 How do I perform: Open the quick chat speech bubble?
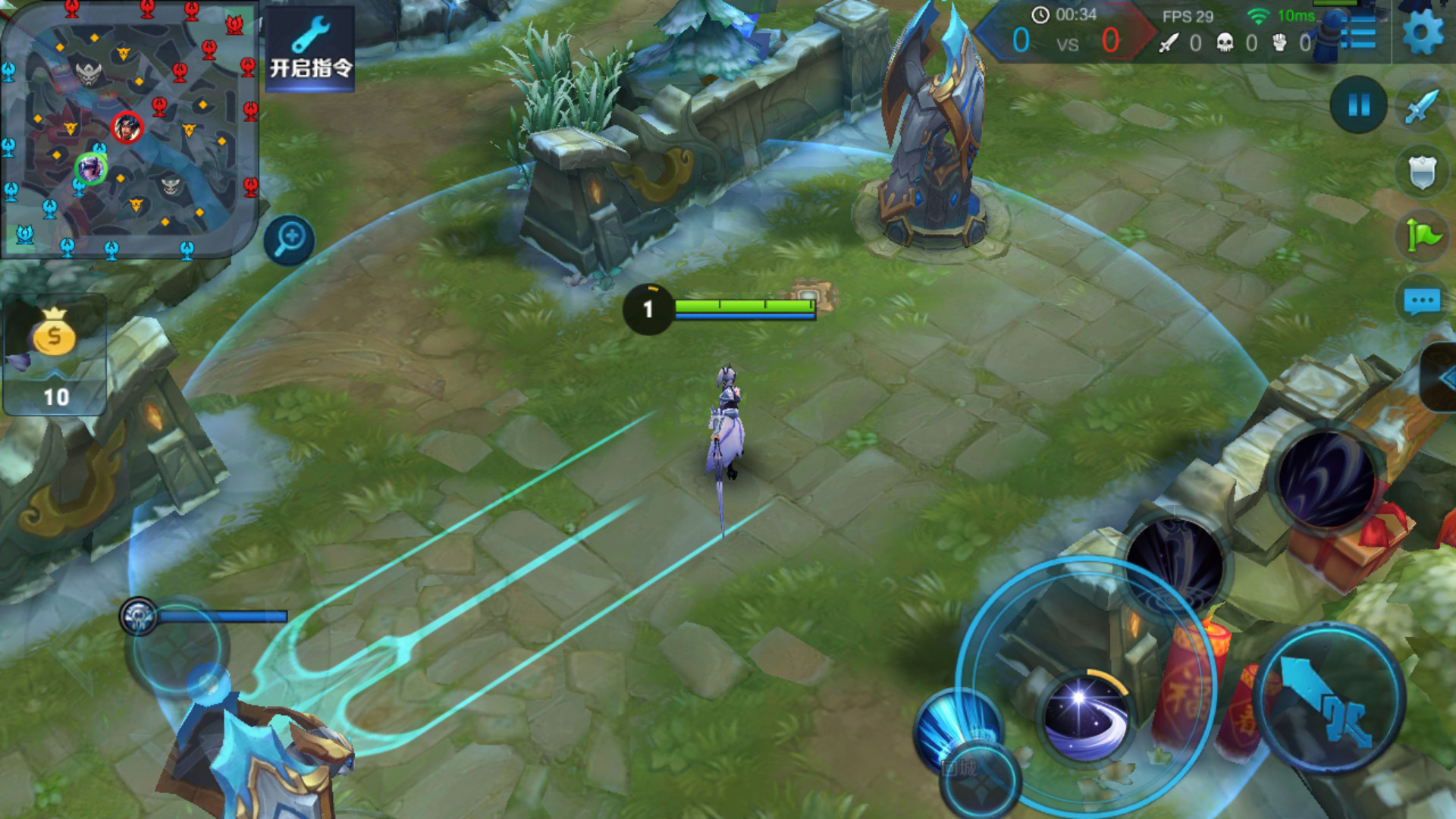1422,301
